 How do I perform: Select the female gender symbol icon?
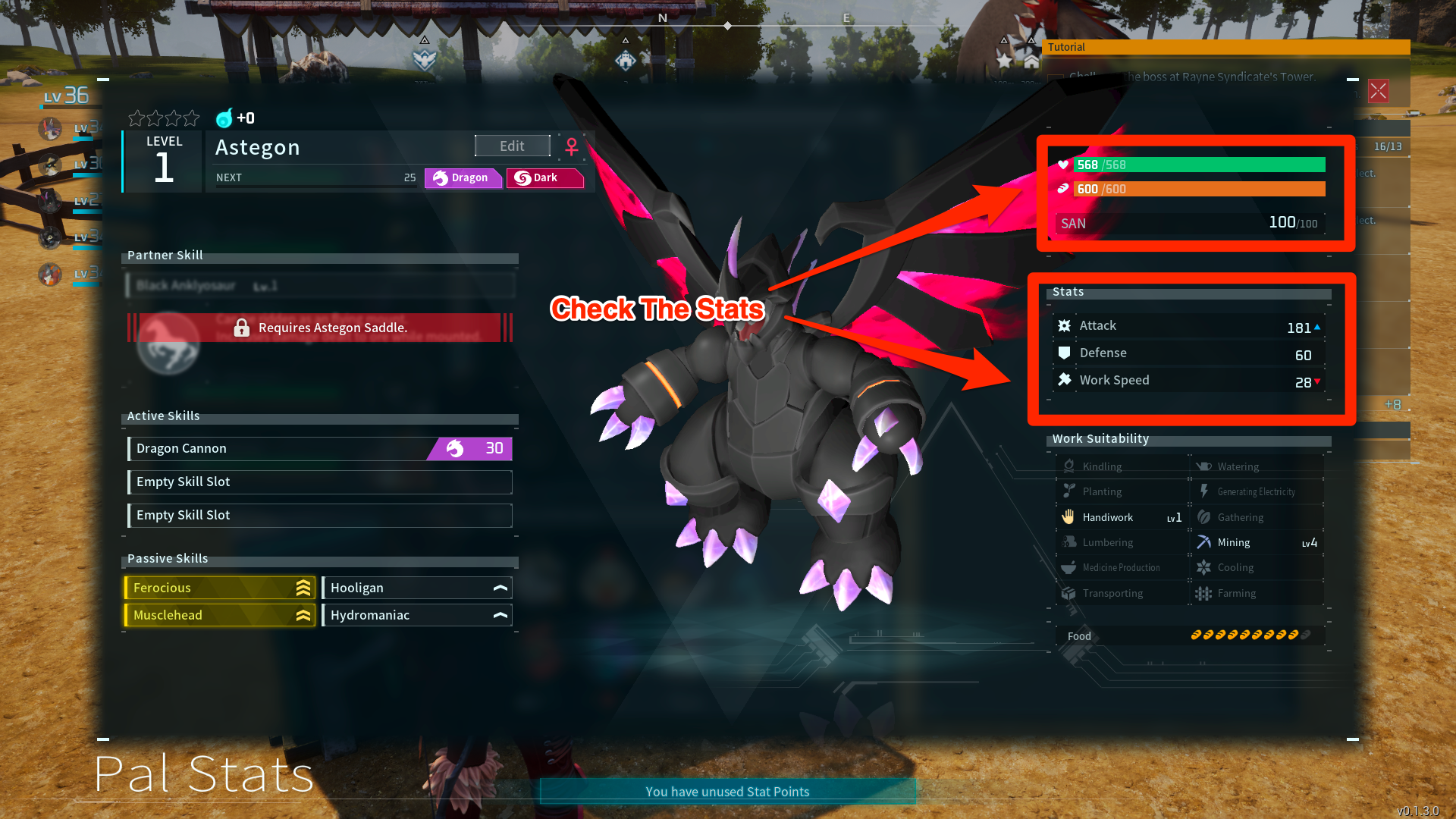573,146
